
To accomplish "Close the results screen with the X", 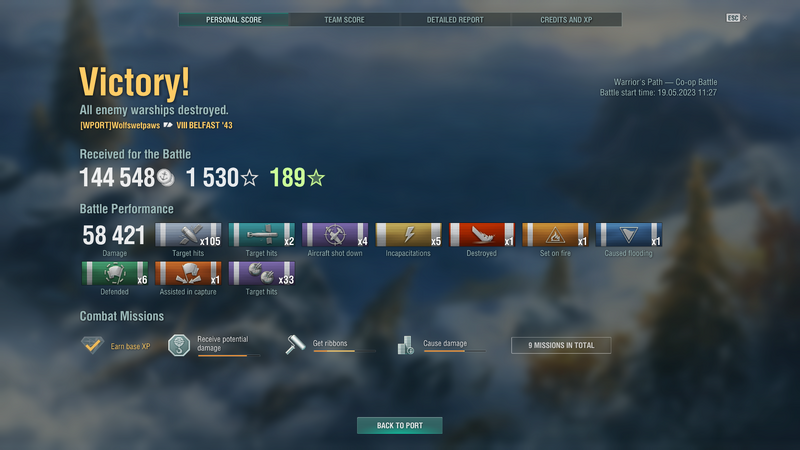I will point(744,18).
